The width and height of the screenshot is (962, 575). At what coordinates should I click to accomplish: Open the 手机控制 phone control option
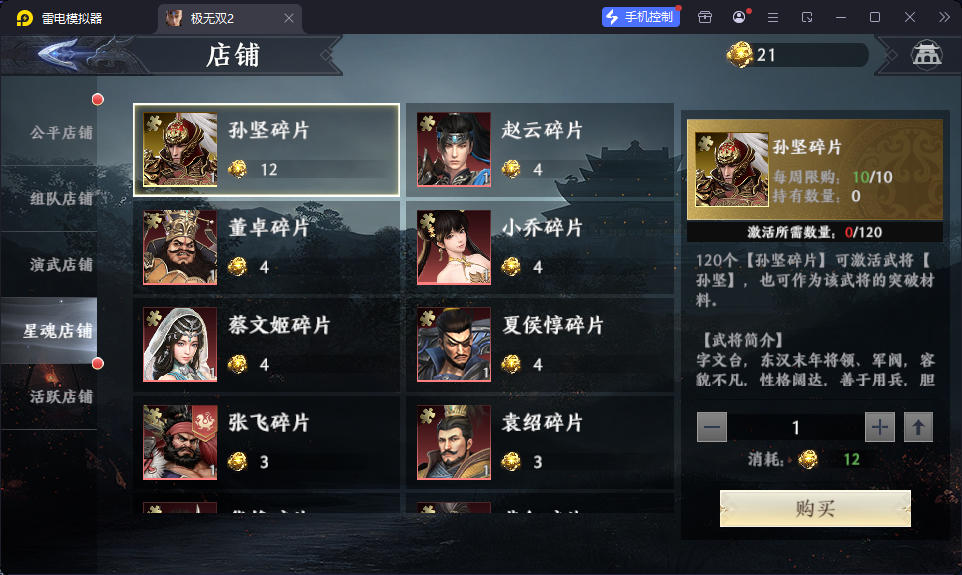pos(638,18)
